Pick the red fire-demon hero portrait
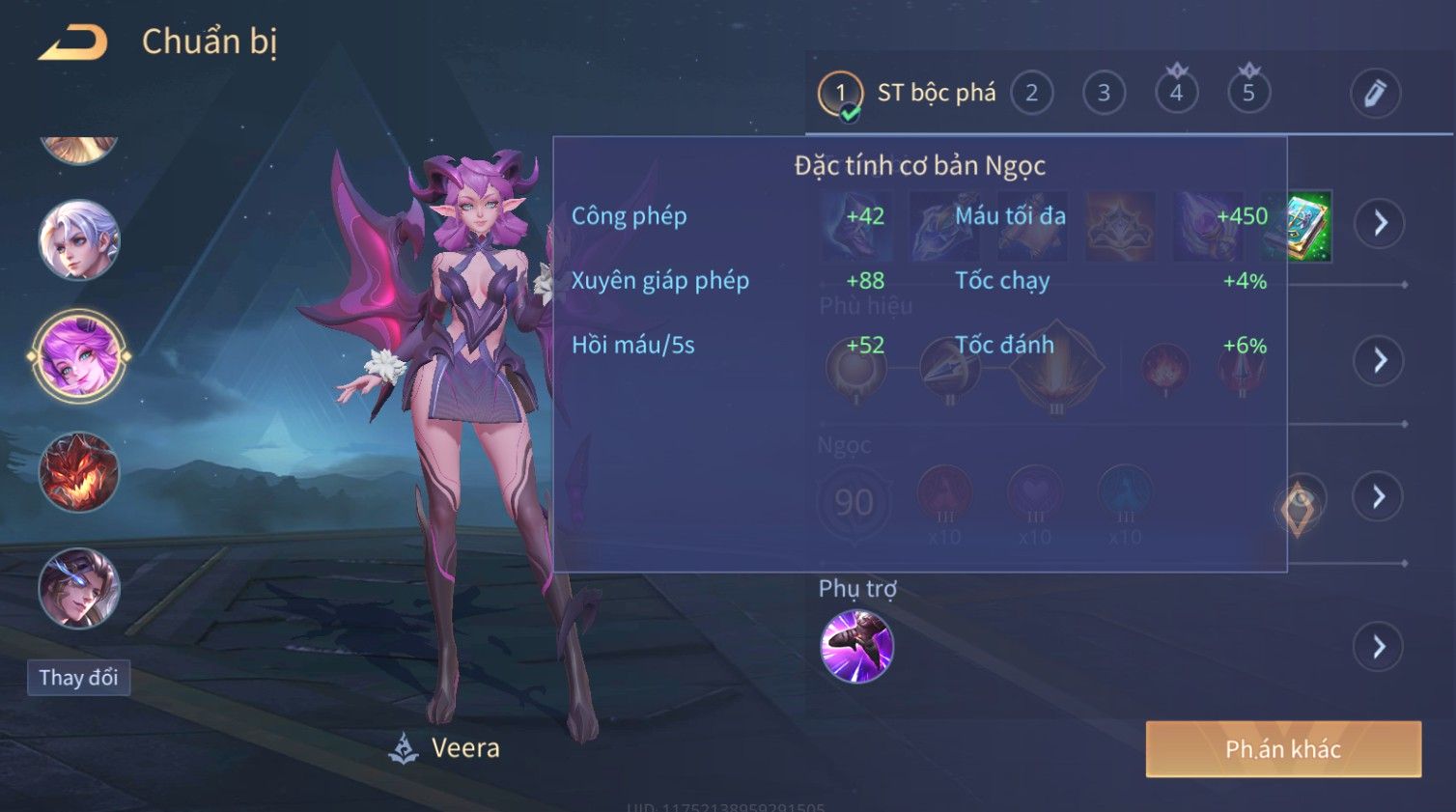The image size is (1456, 812). click(x=79, y=472)
